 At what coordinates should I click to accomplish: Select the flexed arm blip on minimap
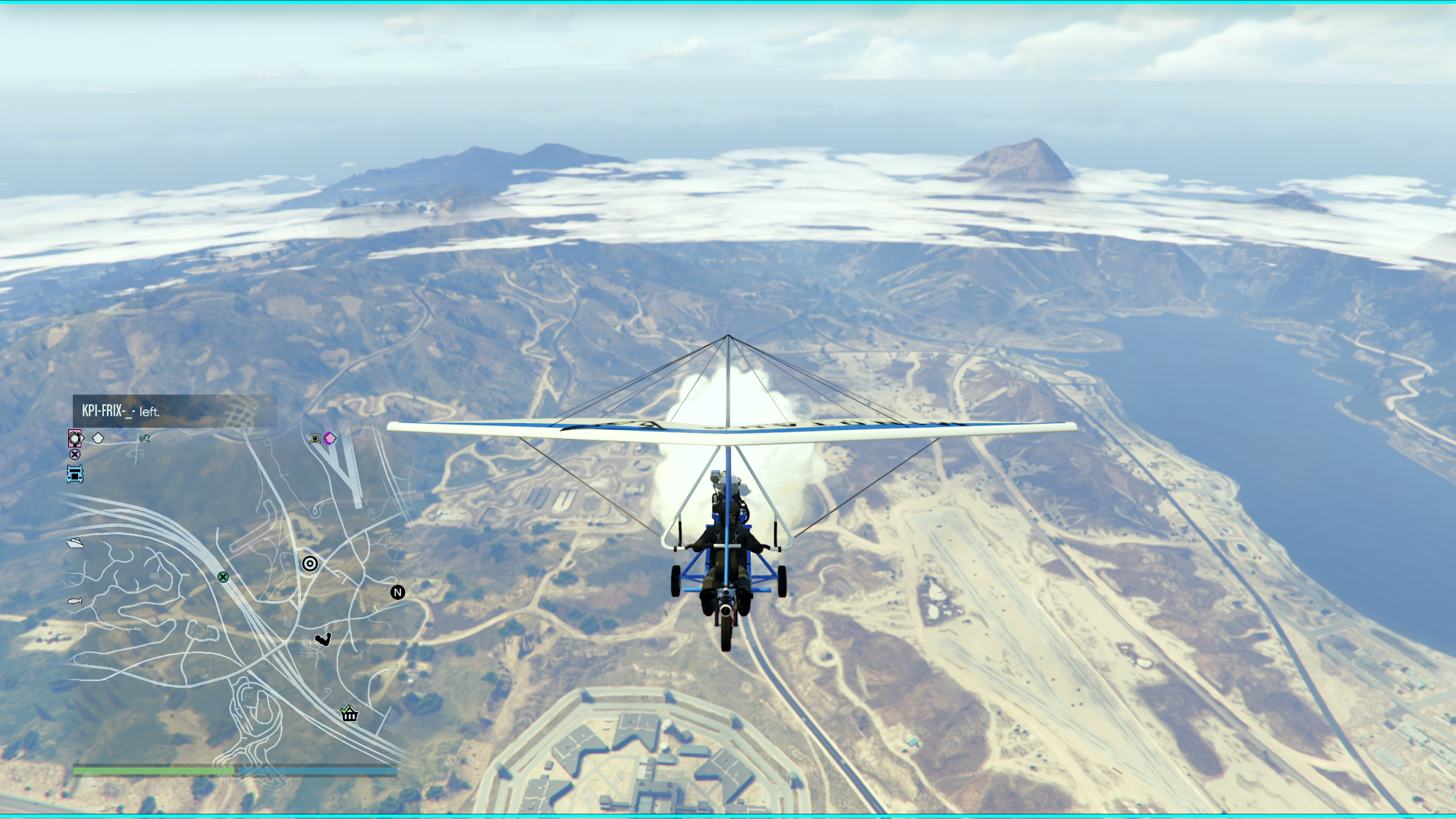pyautogui.click(x=323, y=639)
